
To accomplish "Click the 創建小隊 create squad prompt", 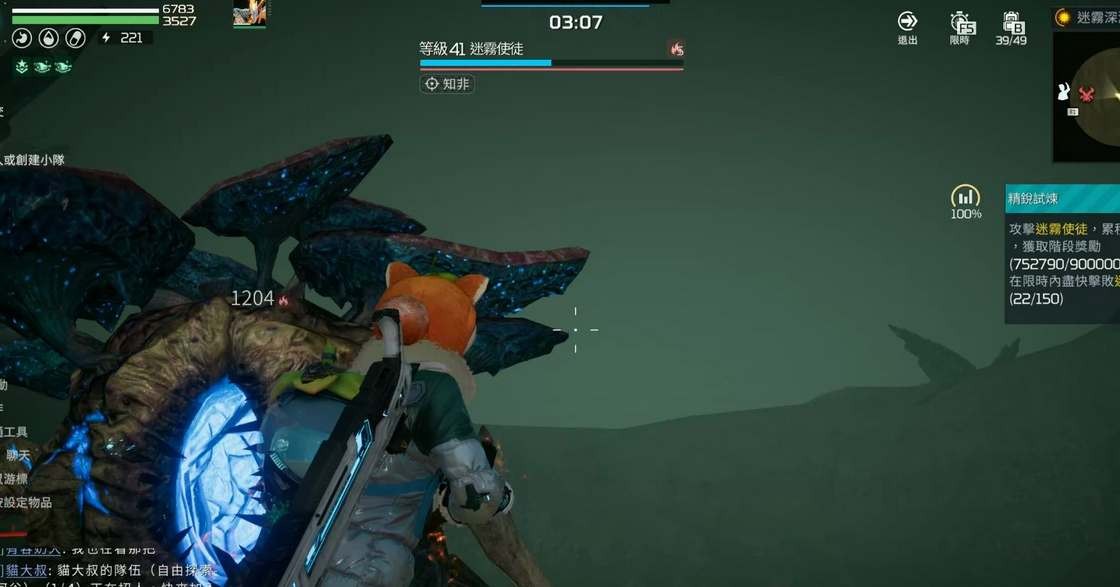I will pos(32,160).
